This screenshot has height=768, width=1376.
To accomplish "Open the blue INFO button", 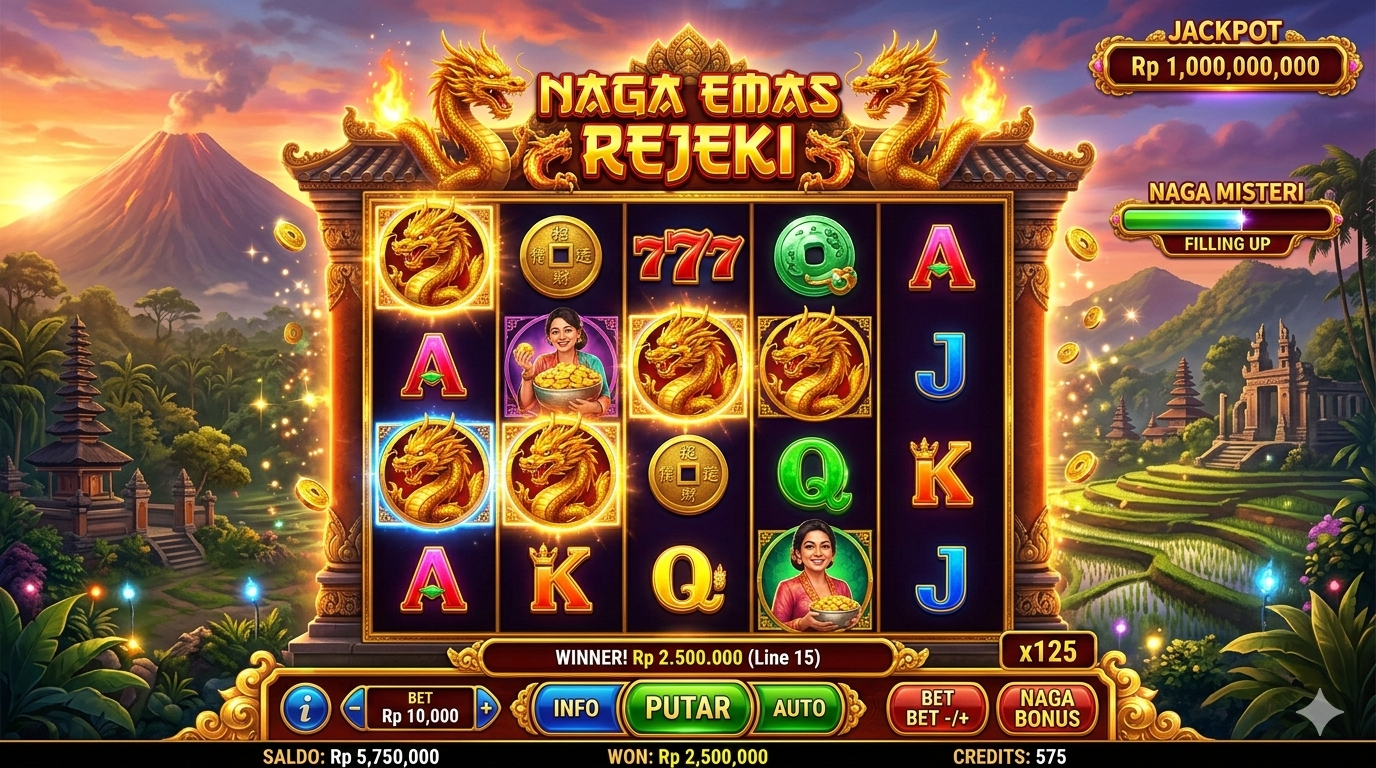I will tap(576, 708).
